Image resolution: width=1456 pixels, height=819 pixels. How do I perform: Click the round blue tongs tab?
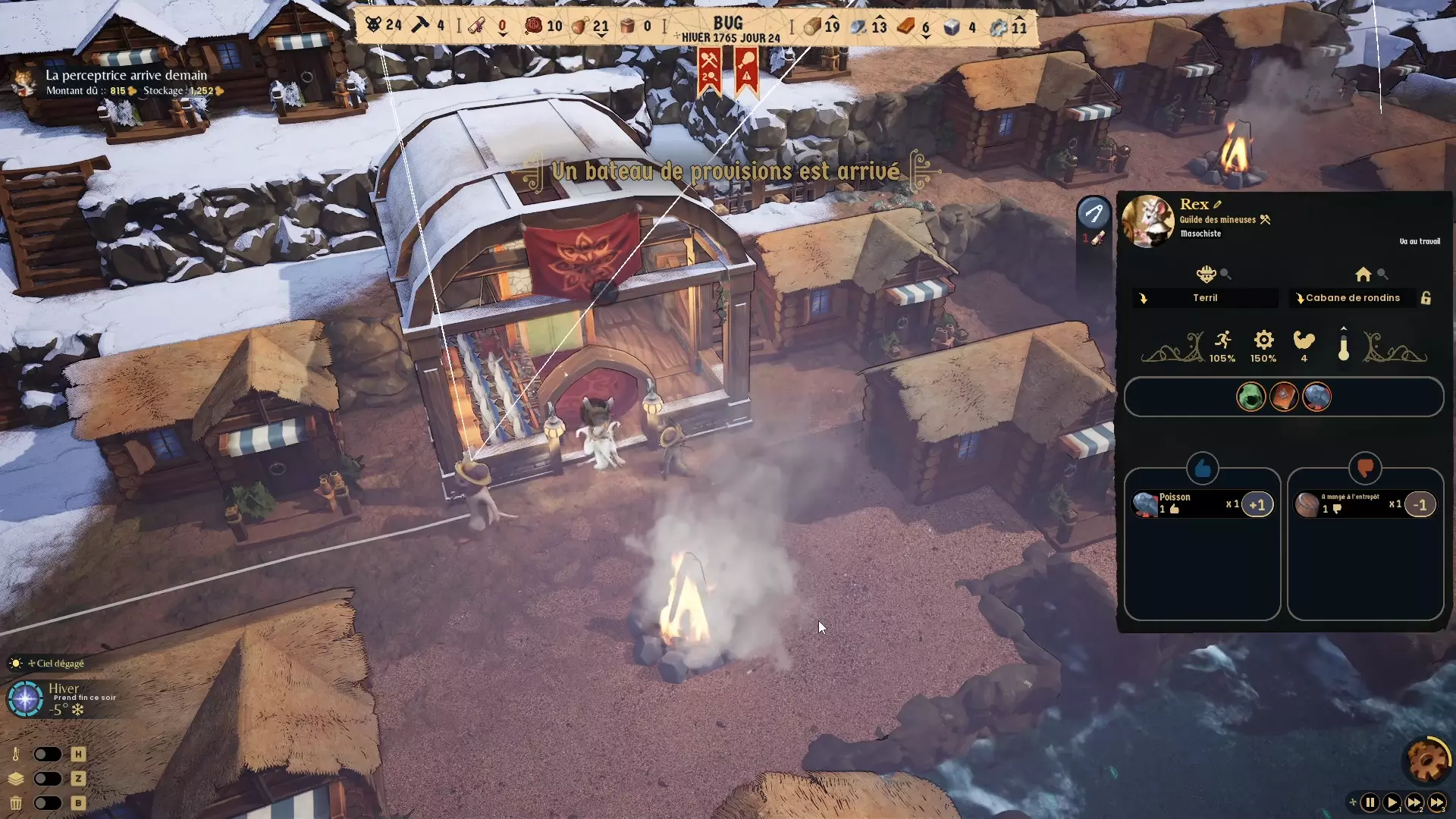tap(1094, 213)
